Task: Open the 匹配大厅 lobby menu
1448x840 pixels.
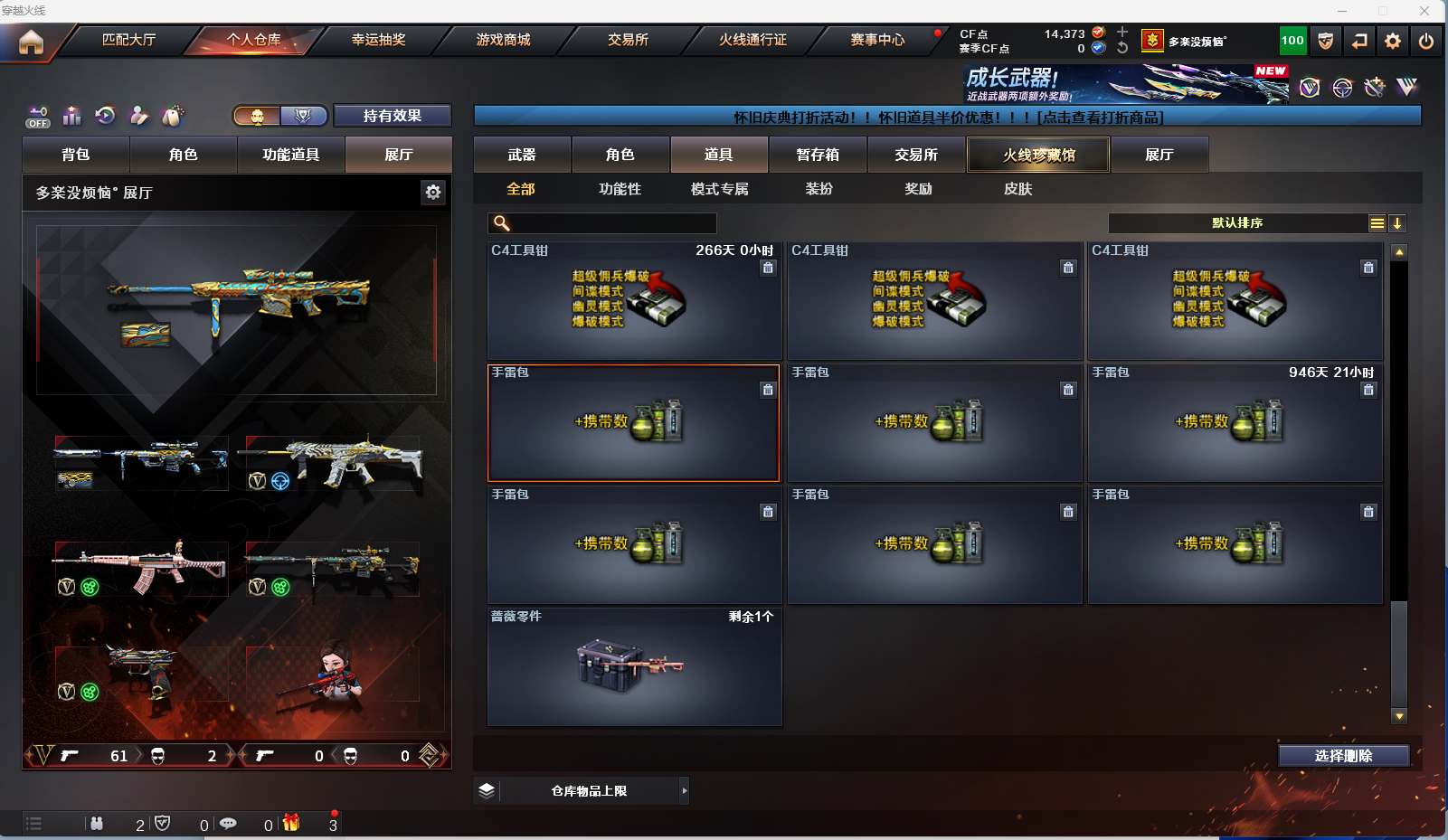Action: pyautogui.click(x=128, y=40)
